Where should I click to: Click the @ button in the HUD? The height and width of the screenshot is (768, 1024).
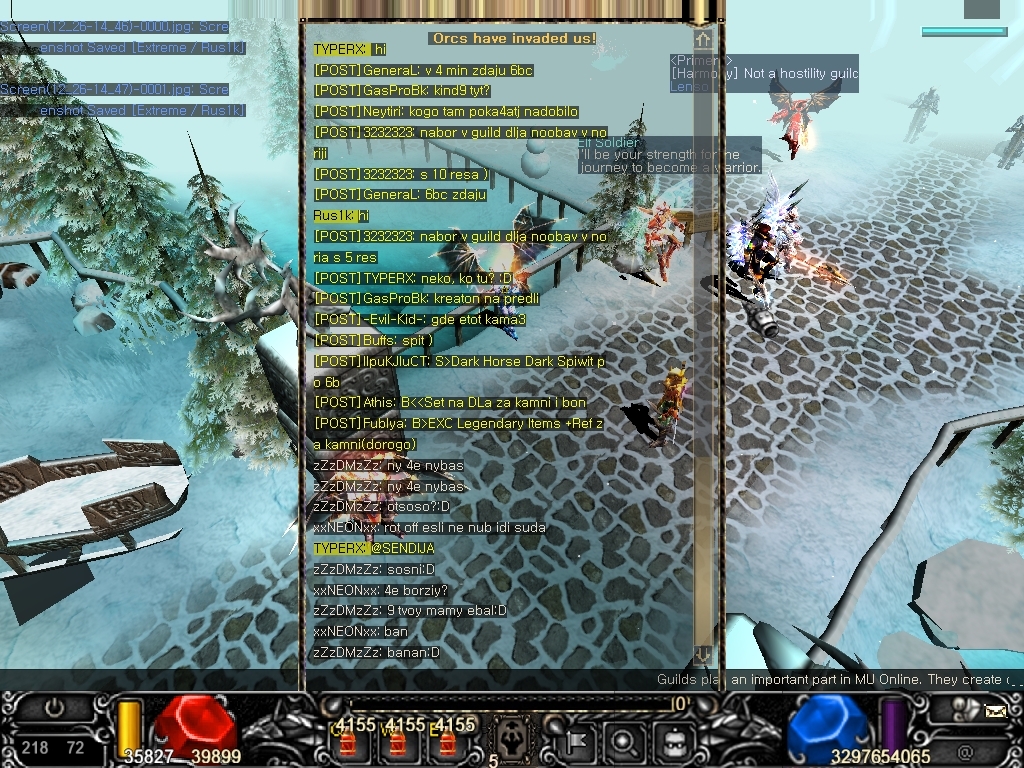pyautogui.click(x=964, y=751)
